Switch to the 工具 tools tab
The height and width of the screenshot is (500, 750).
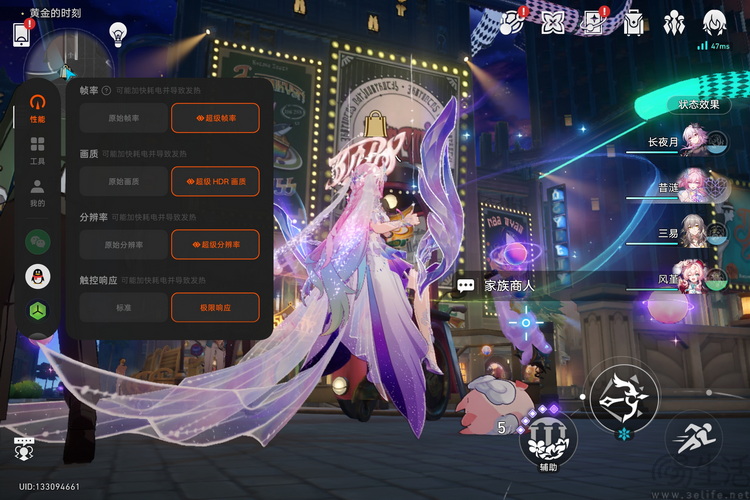point(37,151)
